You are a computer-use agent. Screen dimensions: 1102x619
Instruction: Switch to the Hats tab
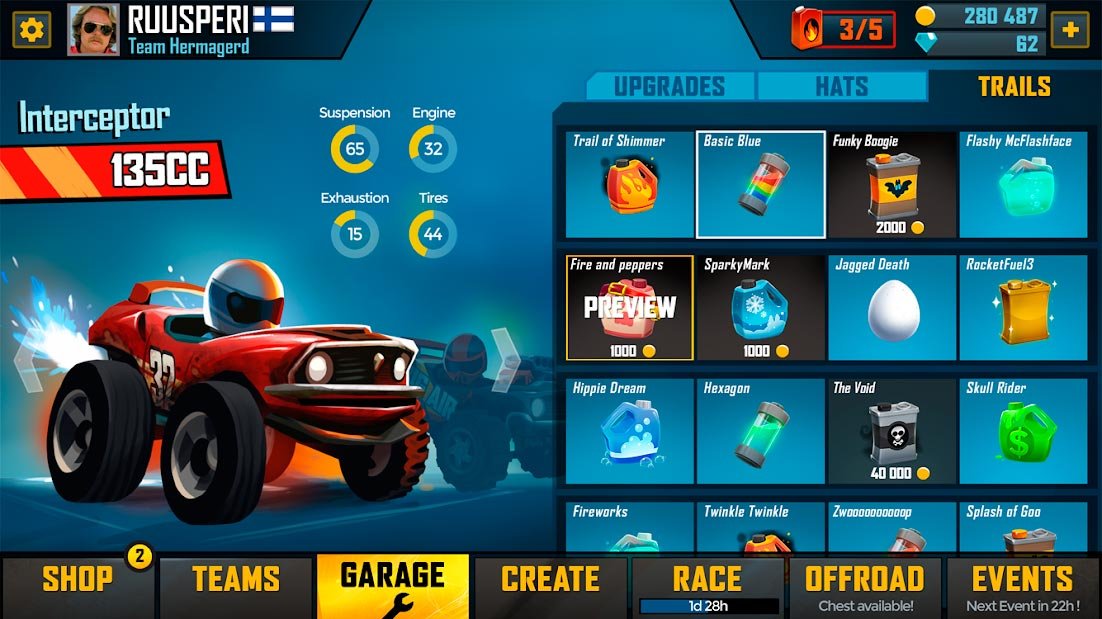pos(841,87)
